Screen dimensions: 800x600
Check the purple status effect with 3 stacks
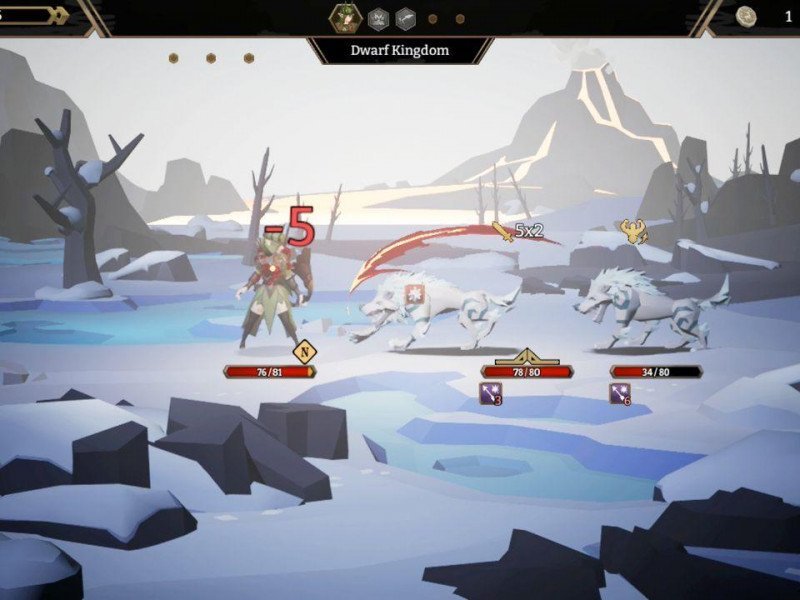coord(491,393)
